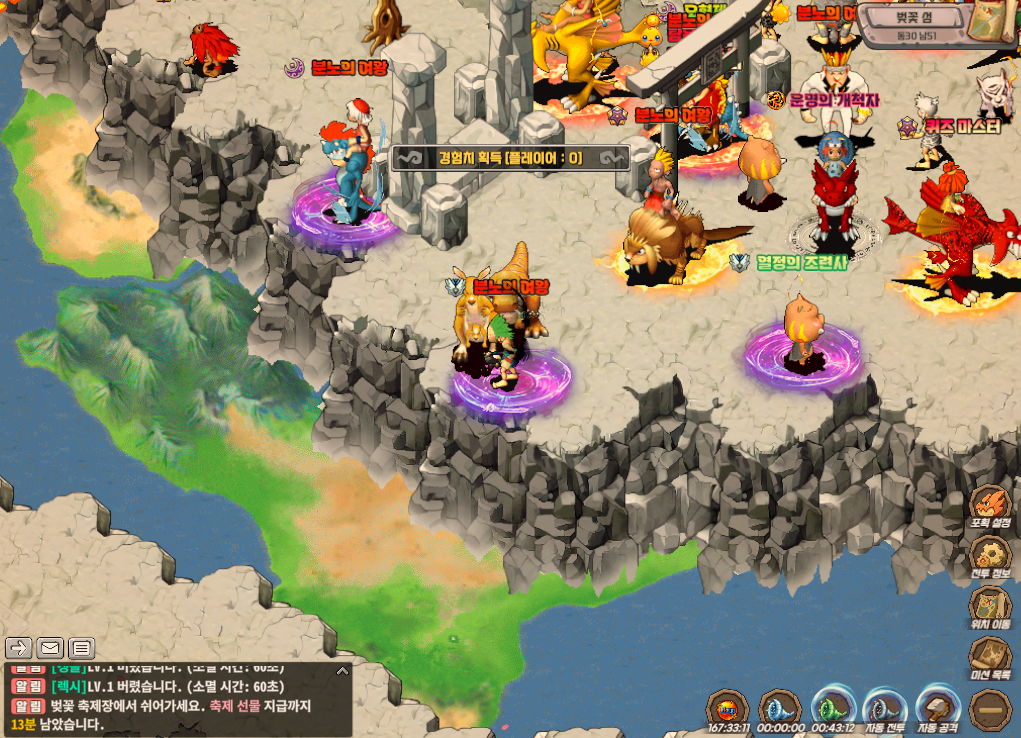Open the chat log list button

[81, 647]
